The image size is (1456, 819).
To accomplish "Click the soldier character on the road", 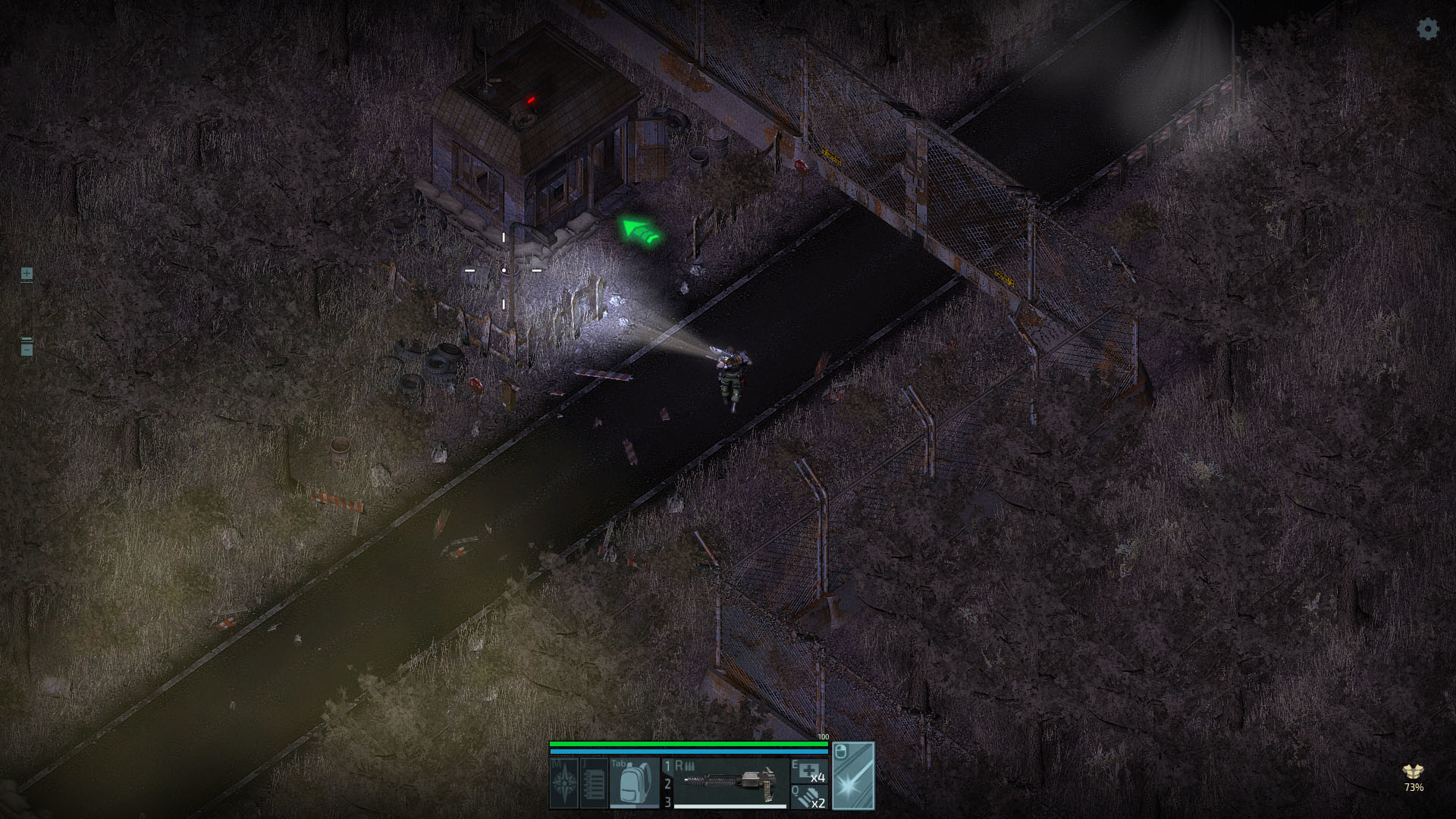I will [730, 373].
